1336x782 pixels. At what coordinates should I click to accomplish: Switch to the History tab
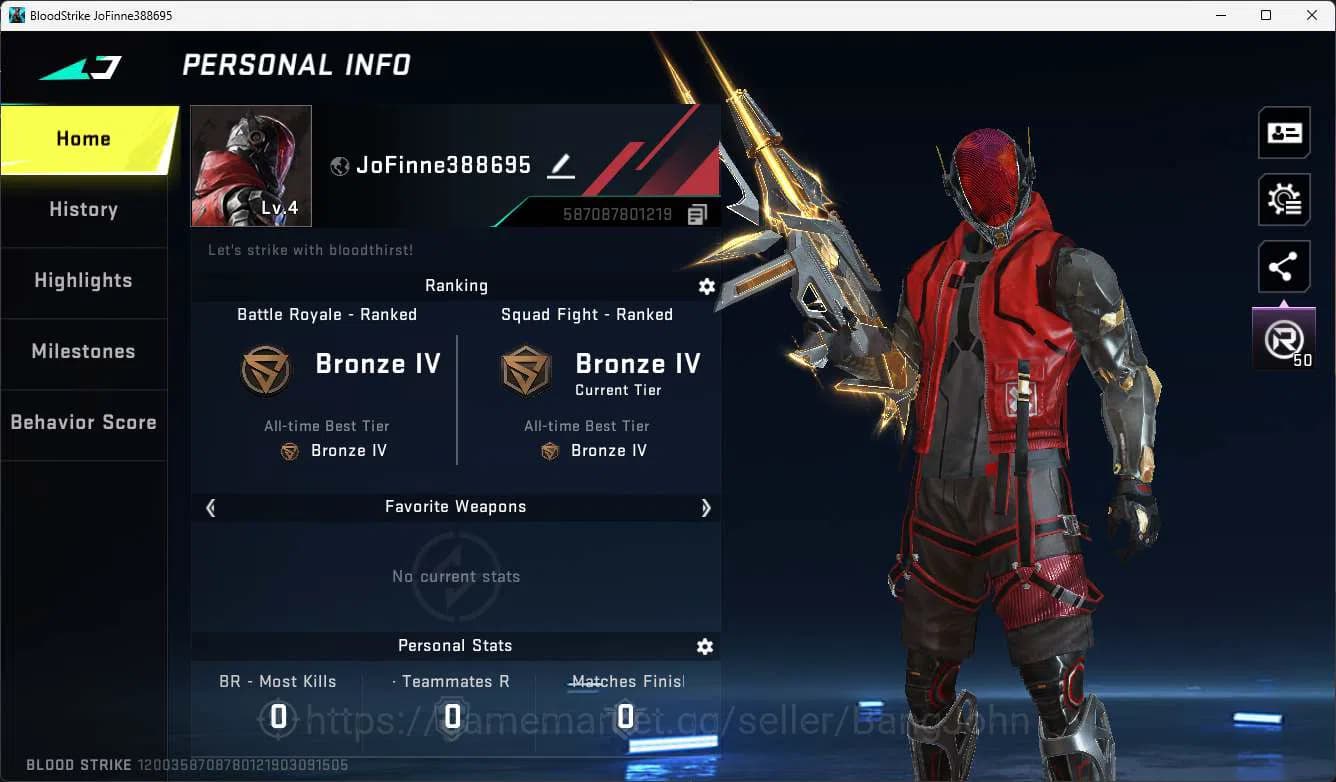pos(83,209)
